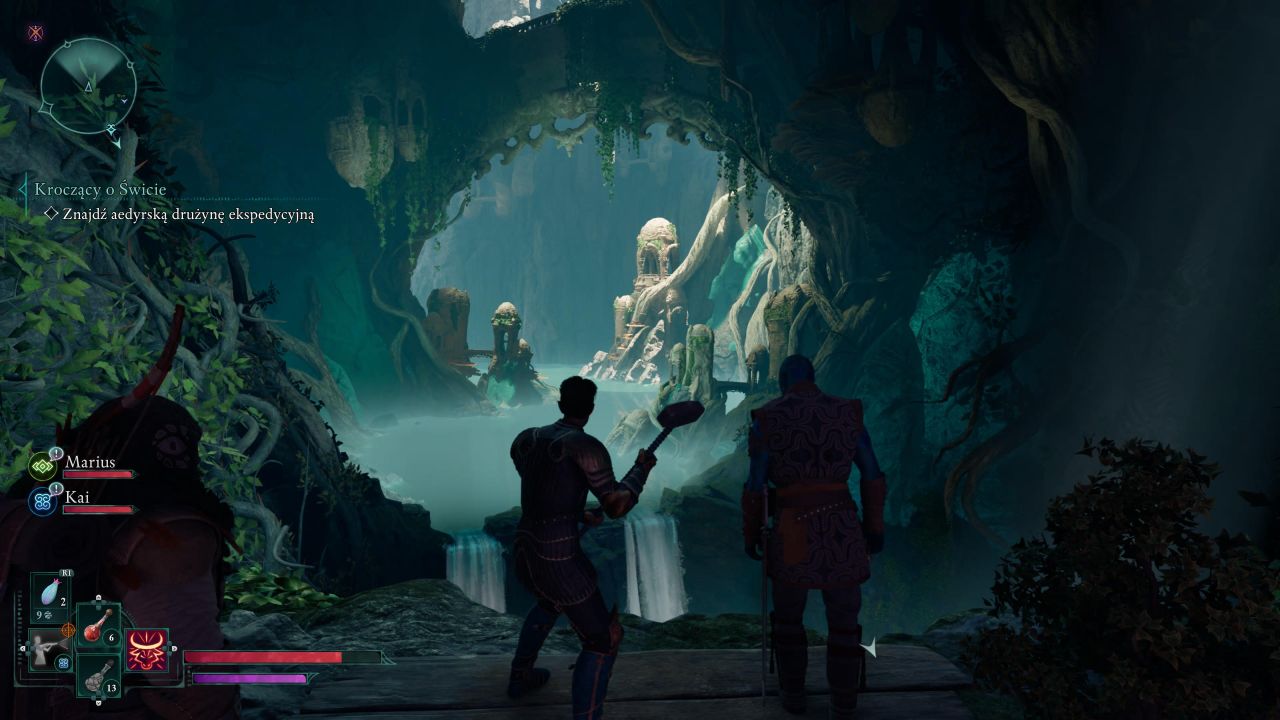The width and height of the screenshot is (1280, 720).
Task: Open the circular minimap
Action: tap(88, 86)
